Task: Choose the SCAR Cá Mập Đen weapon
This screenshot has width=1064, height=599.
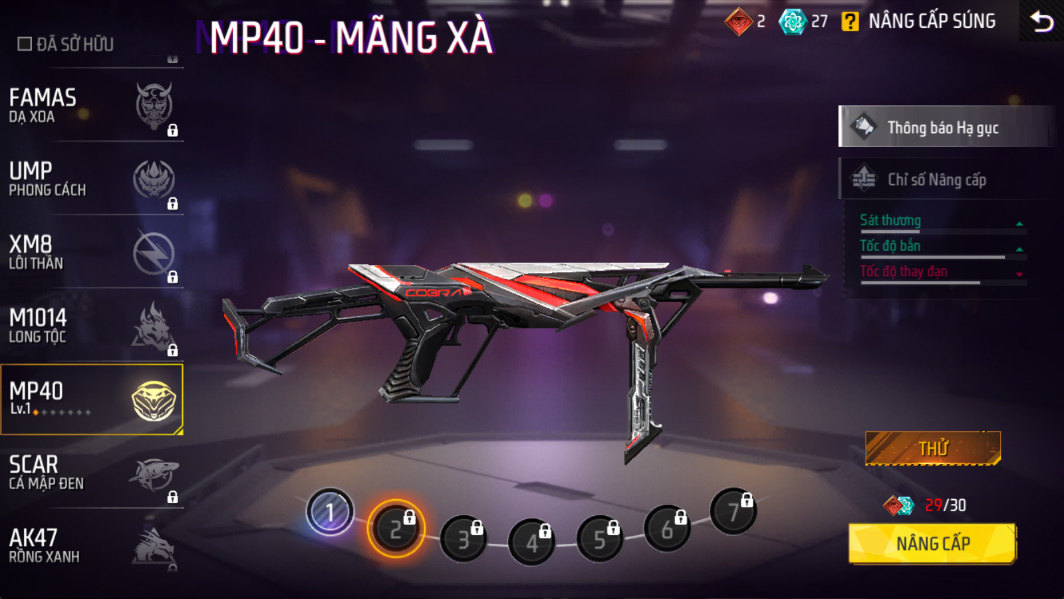Action: click(x=91, y=472)
